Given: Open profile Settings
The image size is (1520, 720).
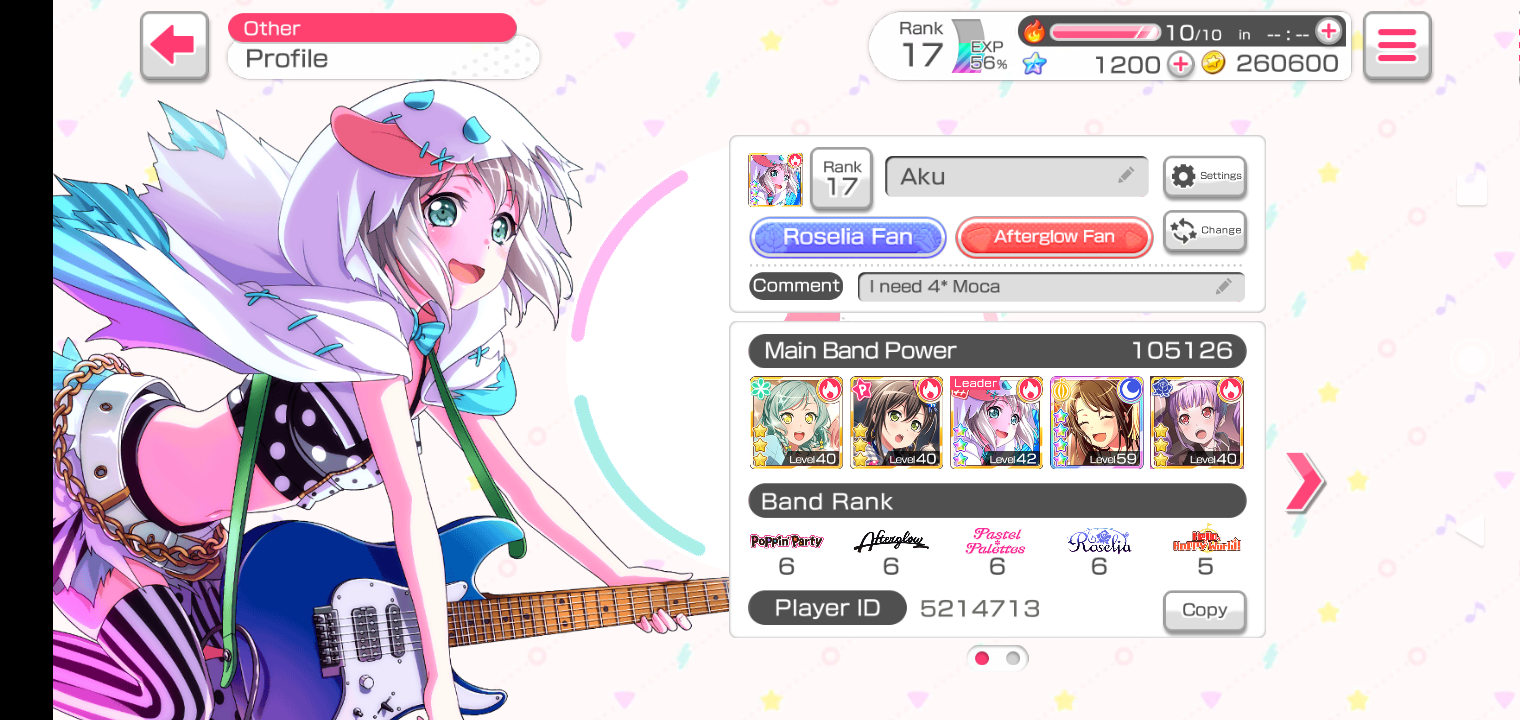Looking at the screenshot, I should 1205,176.
